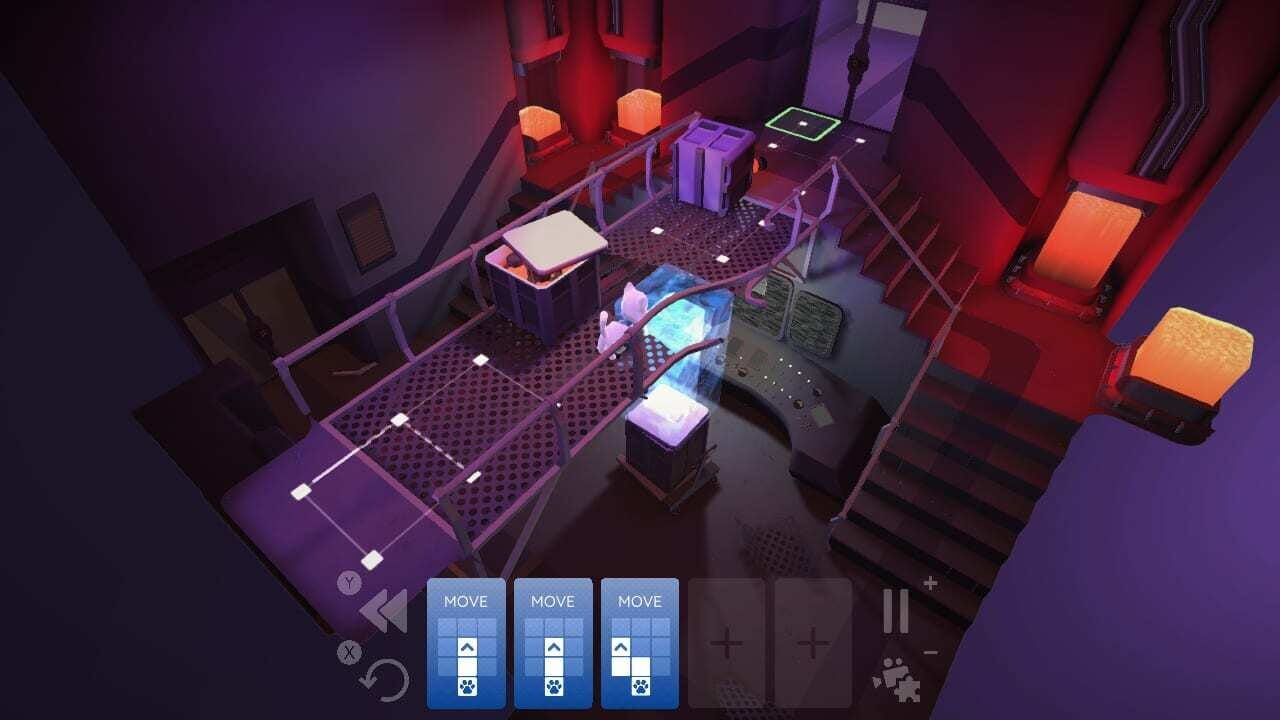
Task: Pause the run using the pause icon
Action: pos(895,611)
